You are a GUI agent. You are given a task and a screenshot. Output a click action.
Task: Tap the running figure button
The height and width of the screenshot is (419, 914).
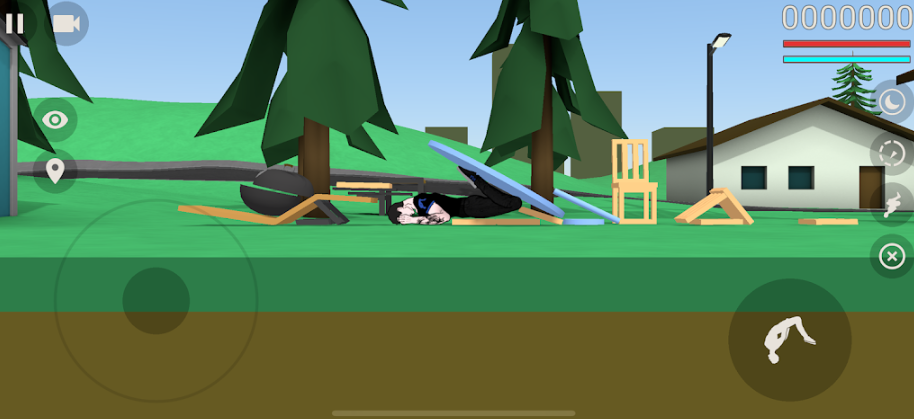pyautogui.click(x=890, y=204)
